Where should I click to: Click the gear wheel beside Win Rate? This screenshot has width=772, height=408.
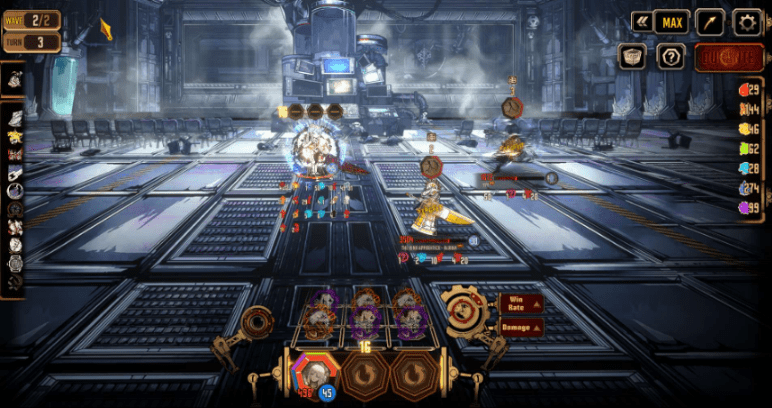465,313
